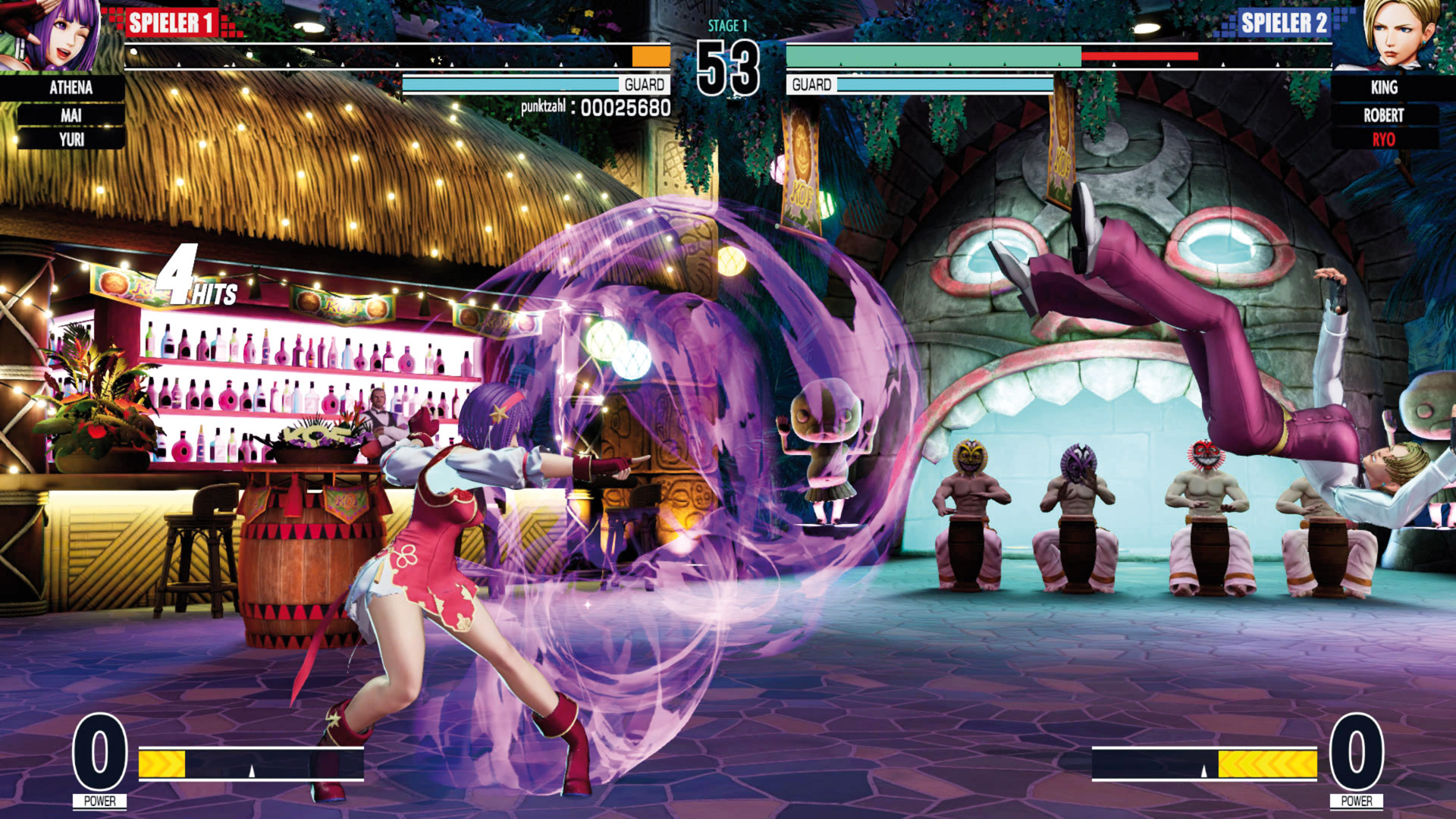Viewport: 1456px width, 819px height.
Task: Select Robert in Spieler 2's team list
Action: 1383,115
